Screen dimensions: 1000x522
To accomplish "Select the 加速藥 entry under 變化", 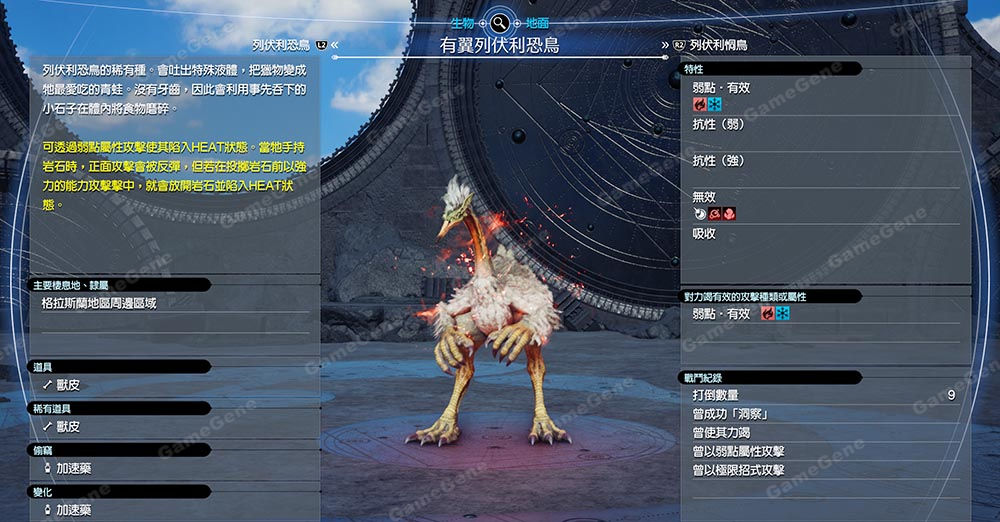I will click(74, 509).
